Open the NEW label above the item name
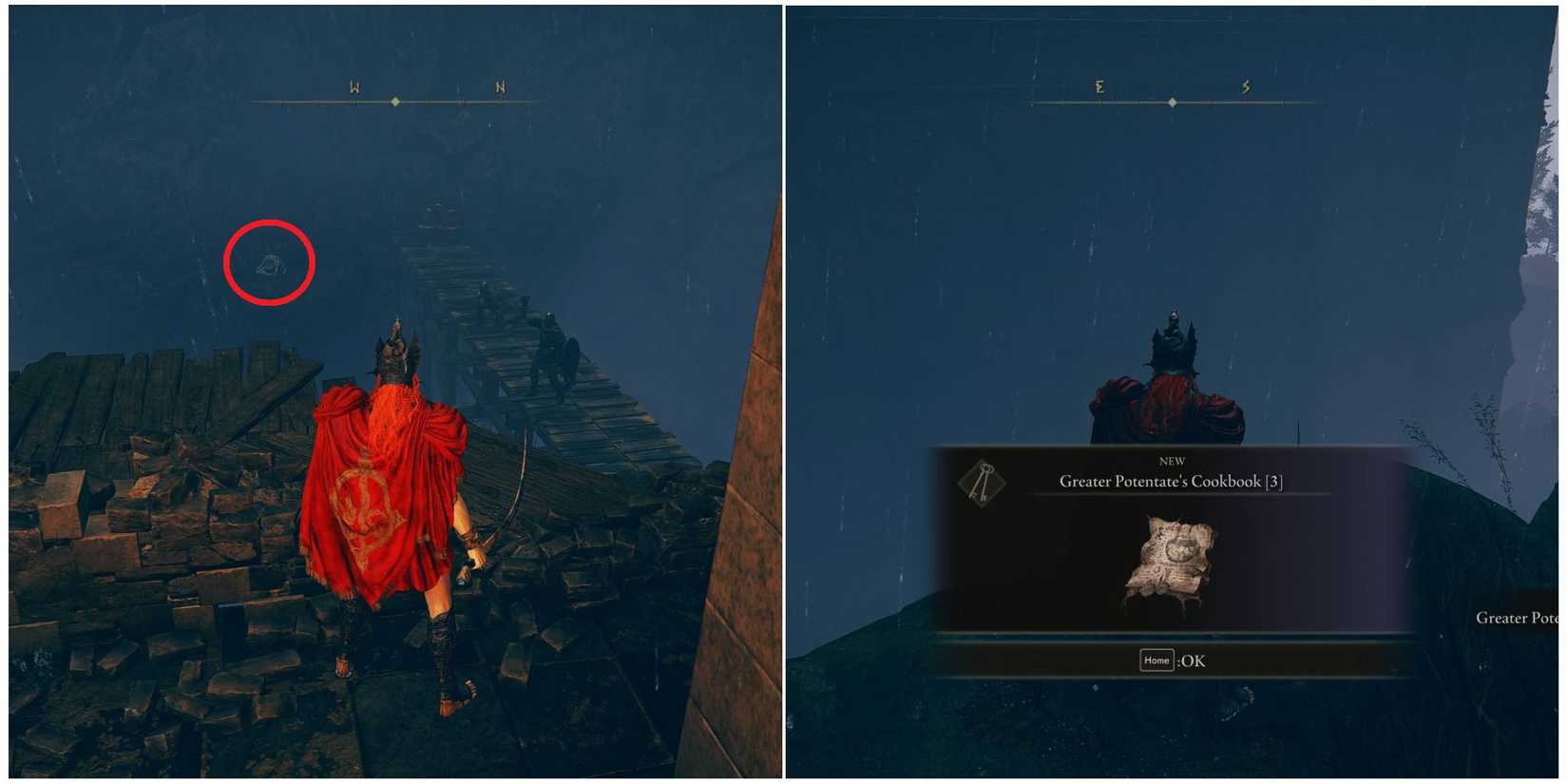This screenshot has width=1568, height=784. pos(1172,460)
